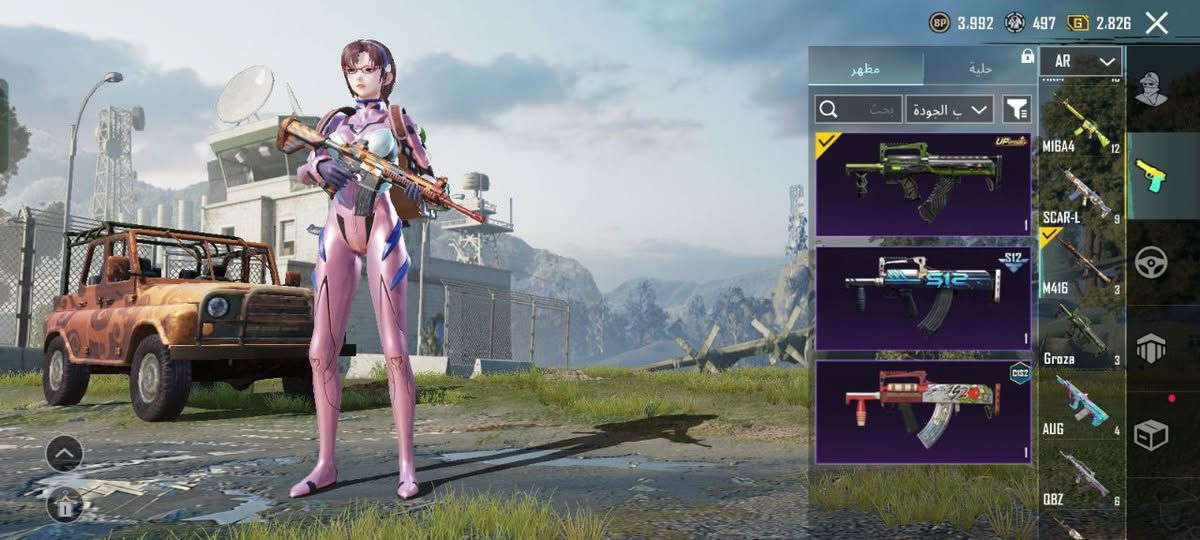Click the clothes hanger wardrobe button

64,505
